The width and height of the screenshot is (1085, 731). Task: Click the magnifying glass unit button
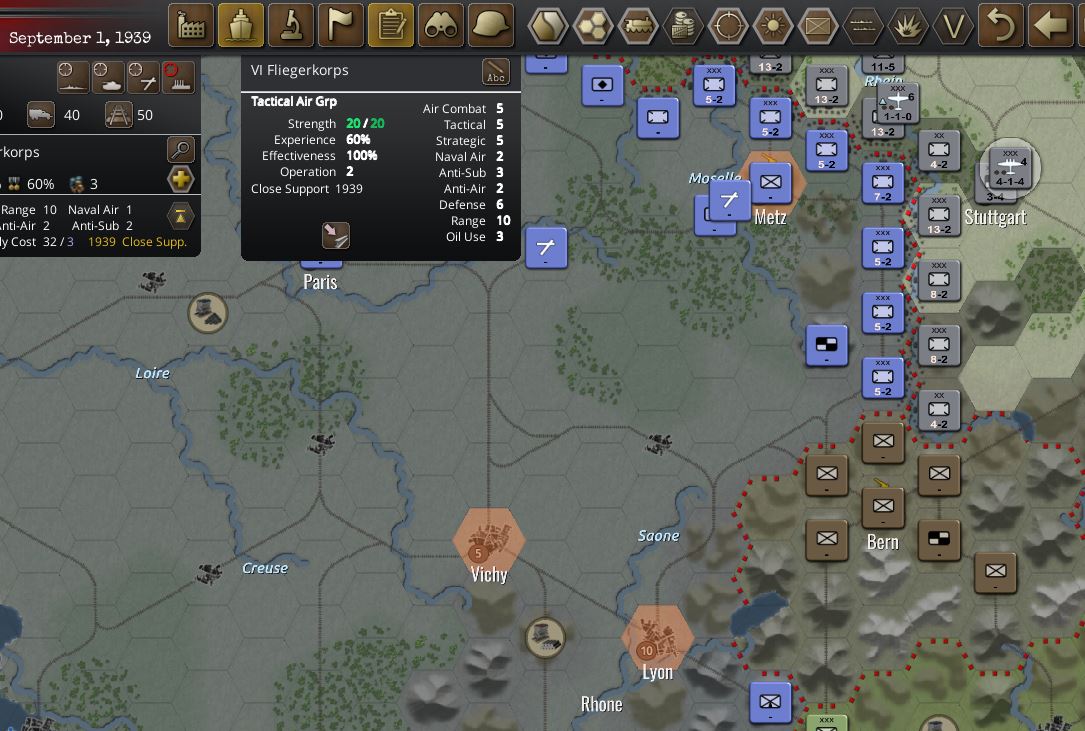(181, 151)
